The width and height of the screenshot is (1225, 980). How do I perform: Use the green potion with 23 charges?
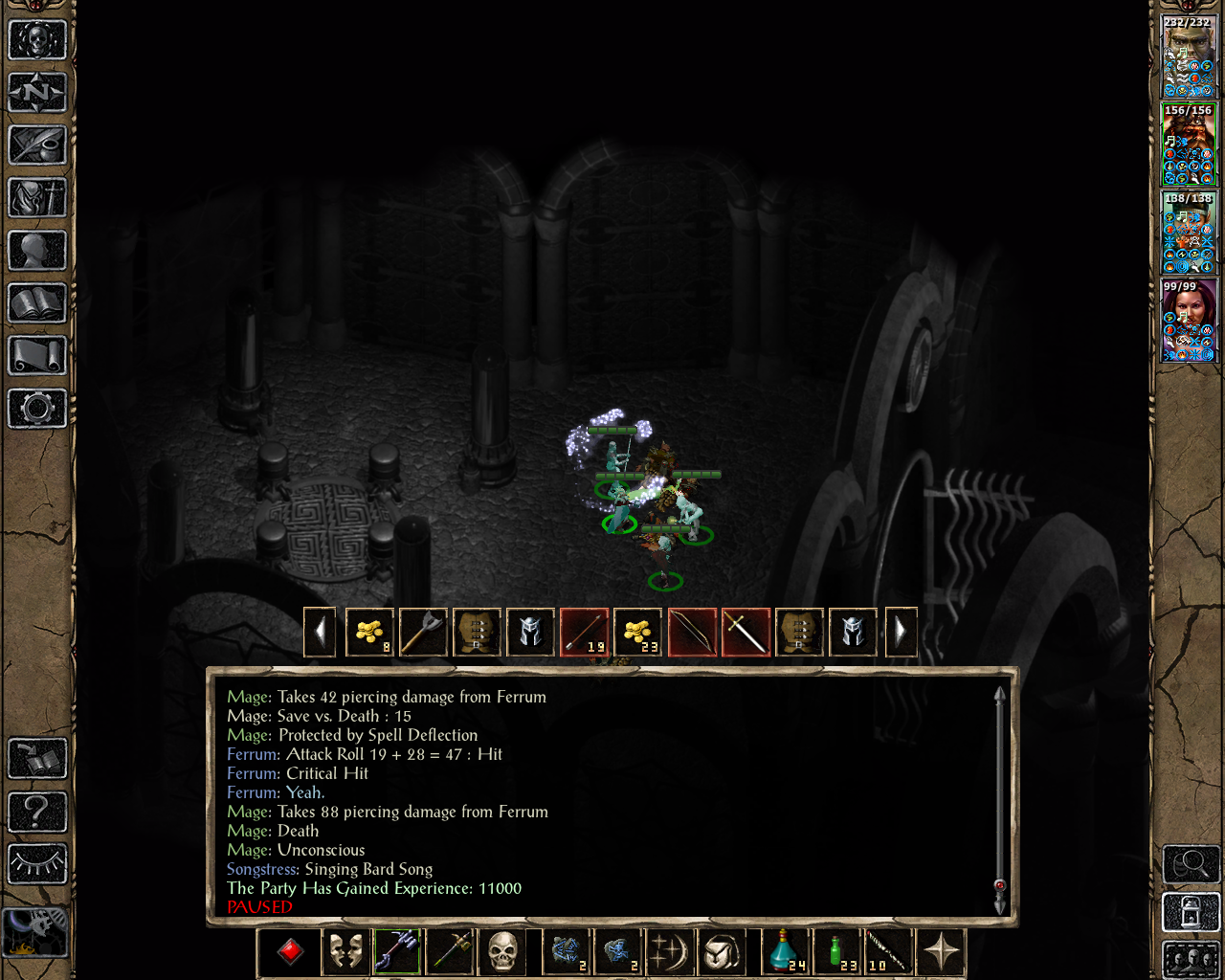(838, 952)
